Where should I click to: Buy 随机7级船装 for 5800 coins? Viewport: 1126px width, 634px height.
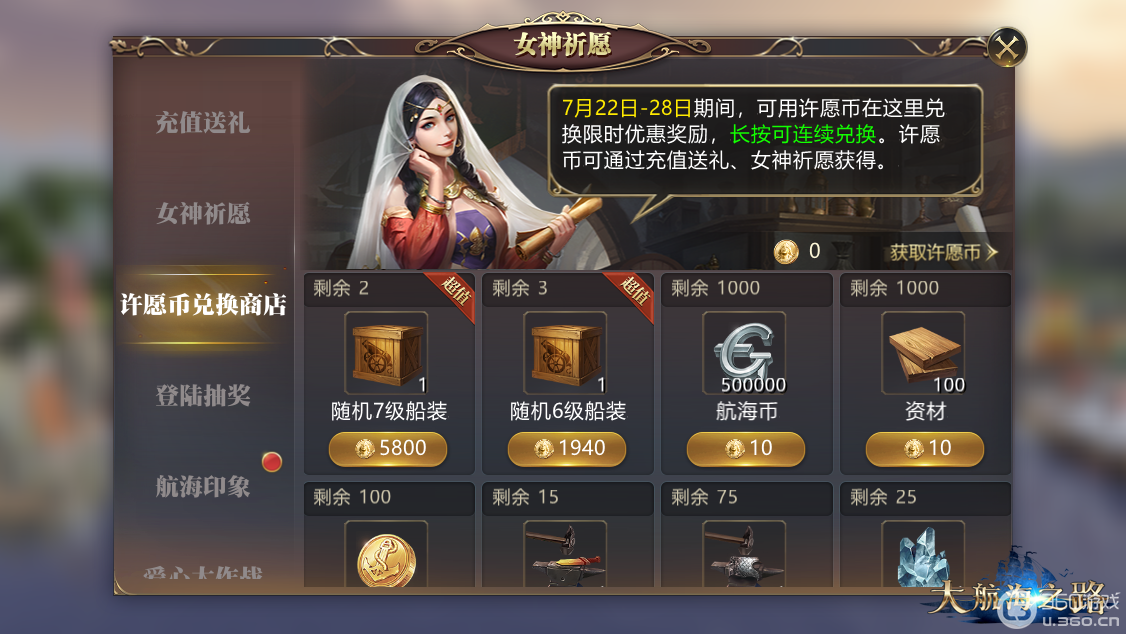[388, 449]
